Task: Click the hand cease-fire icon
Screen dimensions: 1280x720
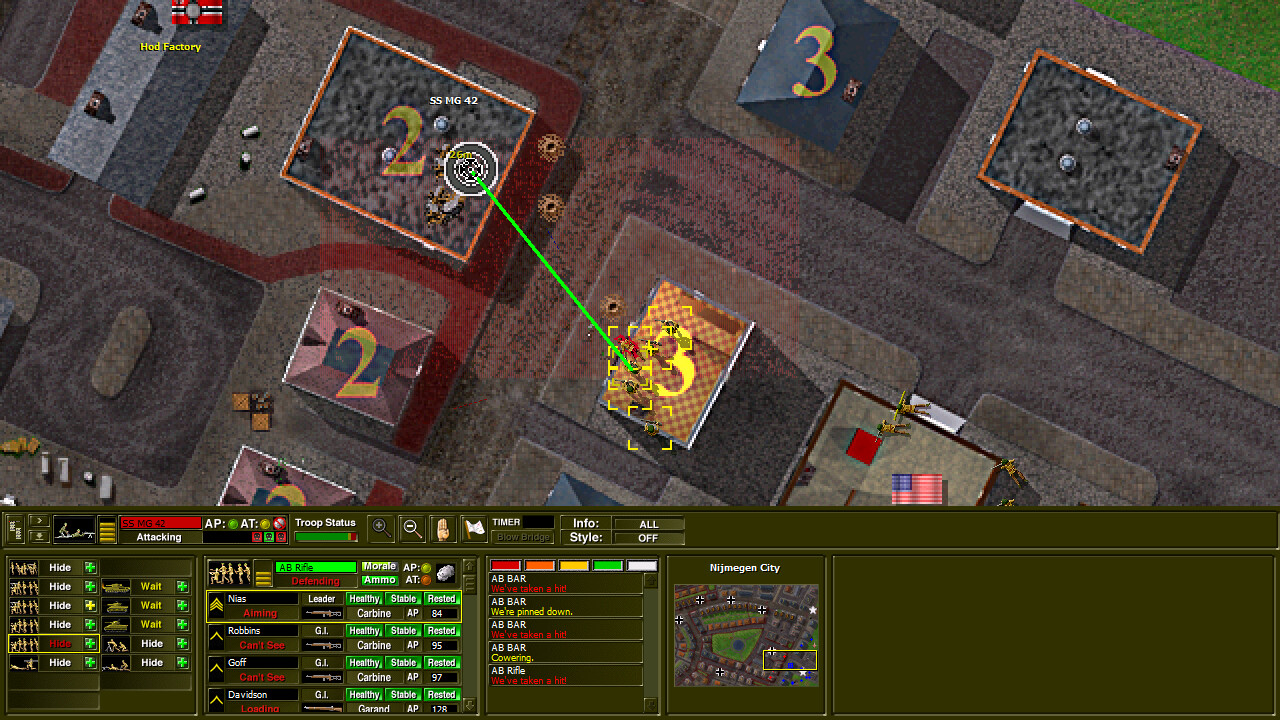Action: (x=442, y=527)
